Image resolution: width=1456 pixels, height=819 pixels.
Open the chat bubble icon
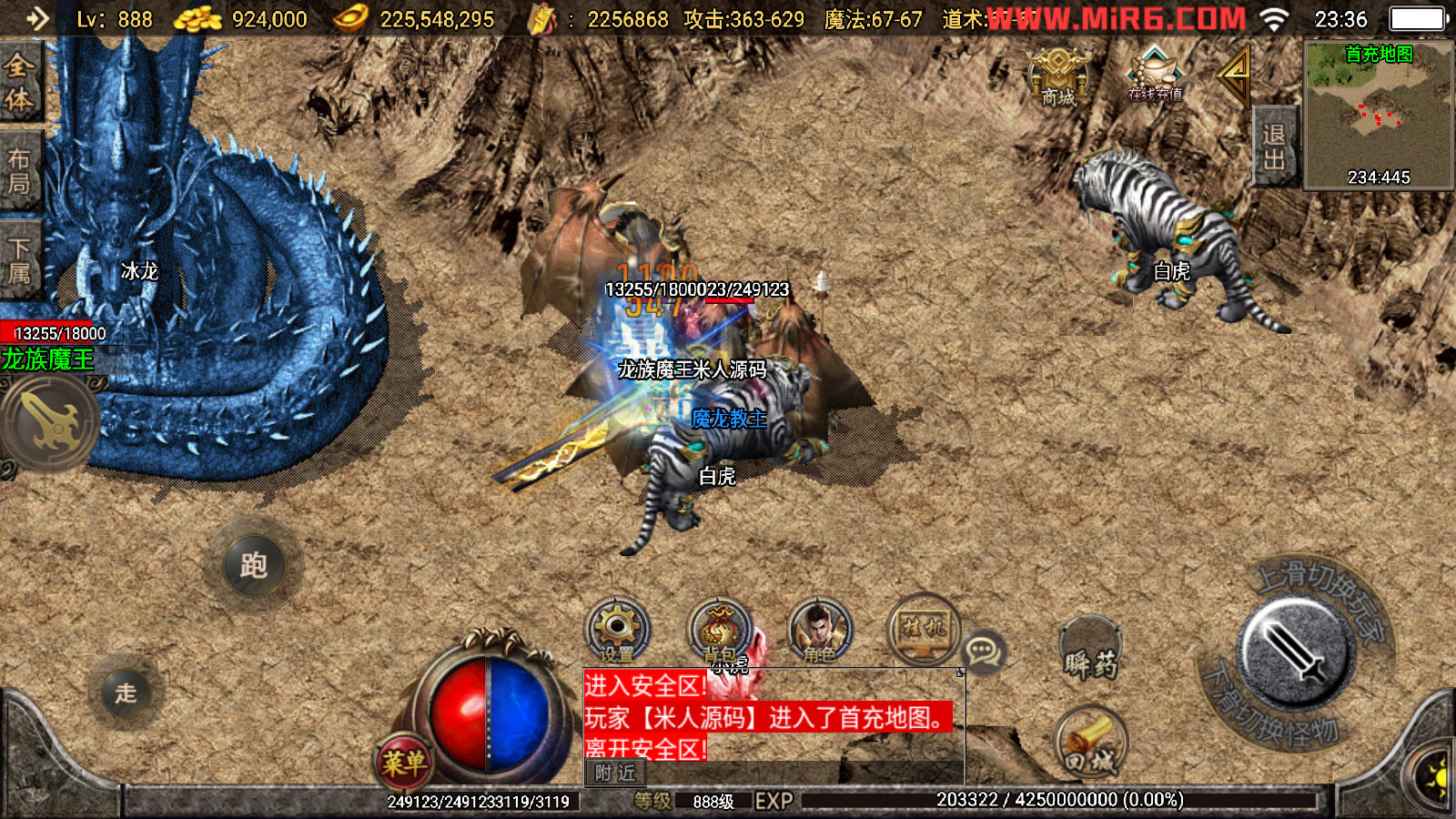tap(984, 652)
